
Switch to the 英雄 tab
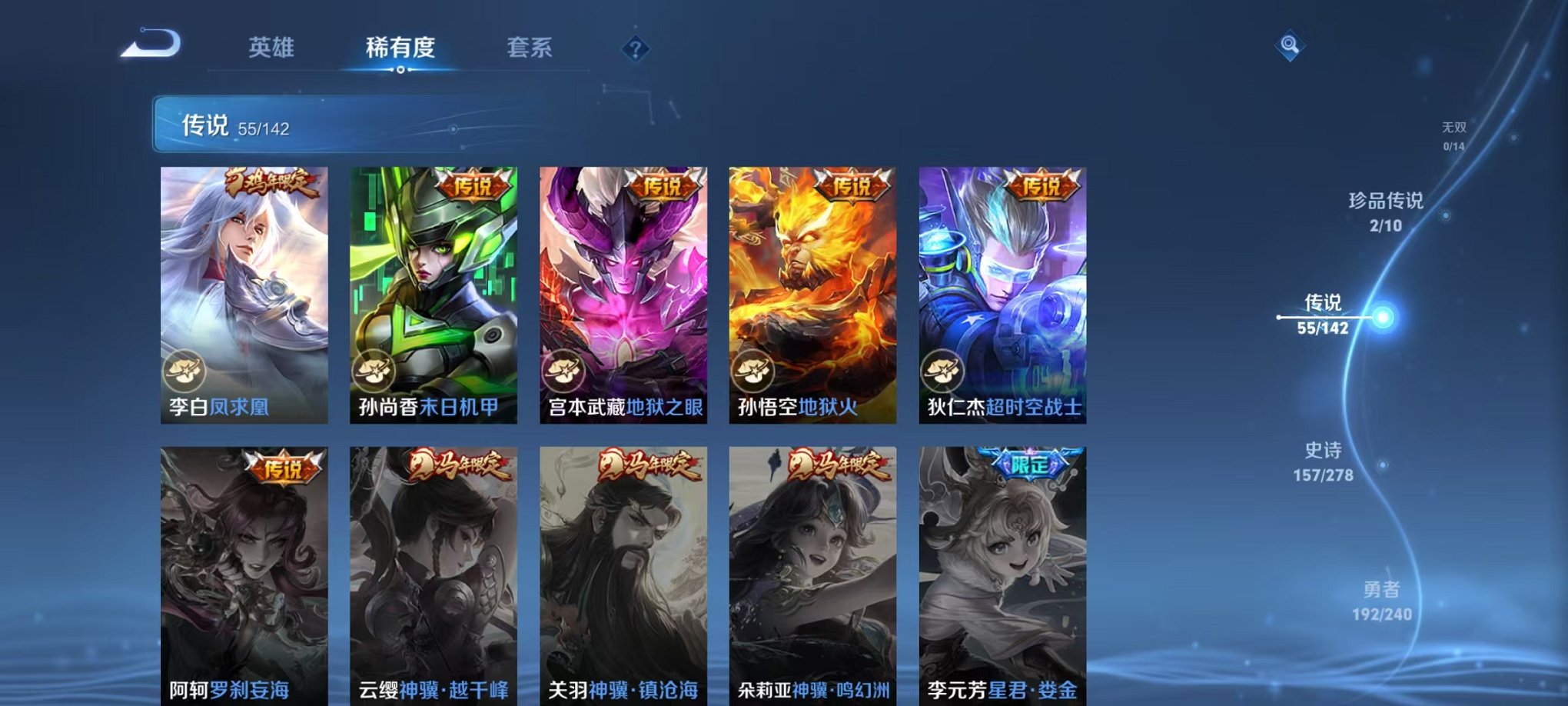[272, 48]
